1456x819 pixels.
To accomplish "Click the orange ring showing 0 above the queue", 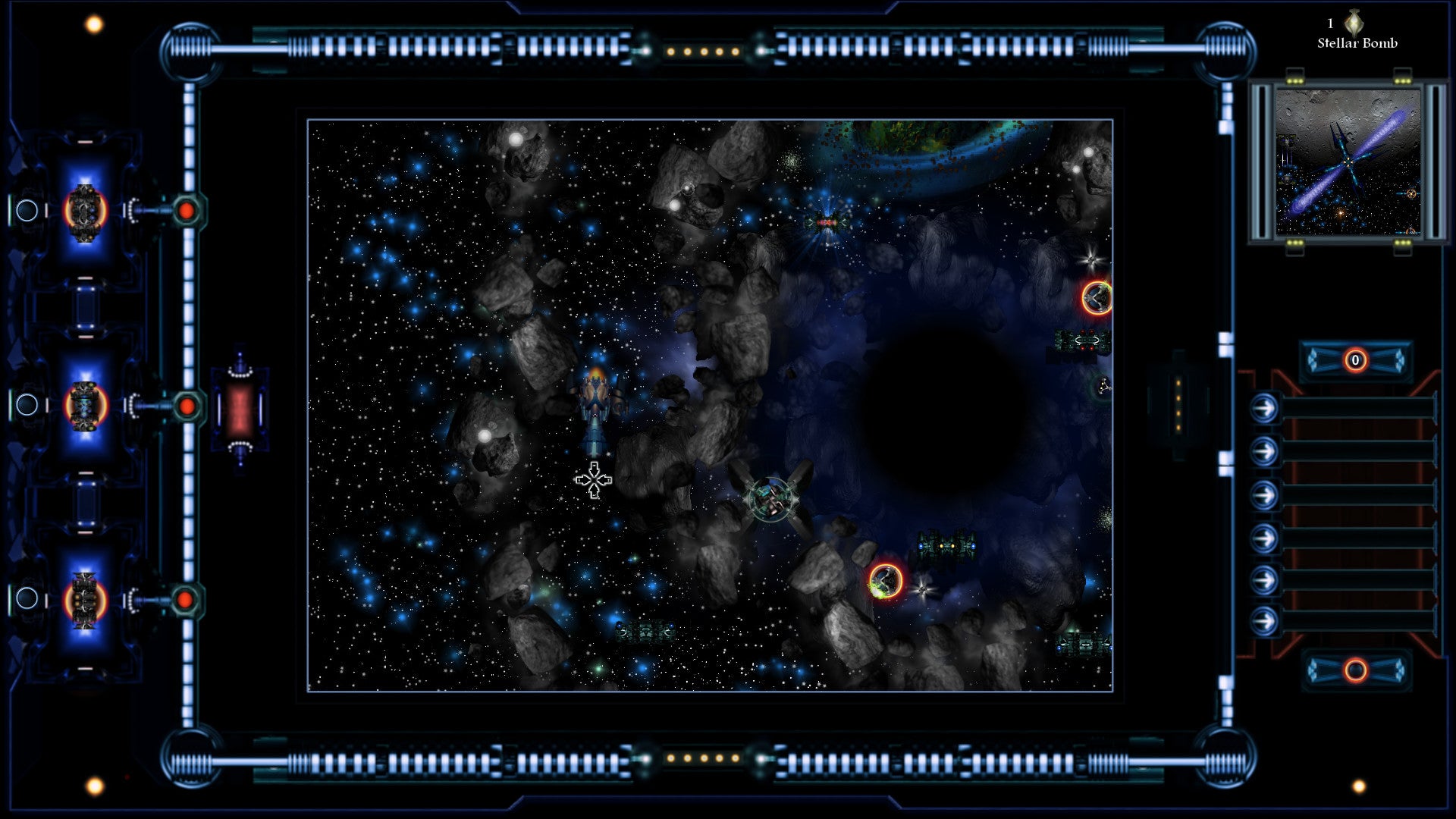I will pos(1355,360).
